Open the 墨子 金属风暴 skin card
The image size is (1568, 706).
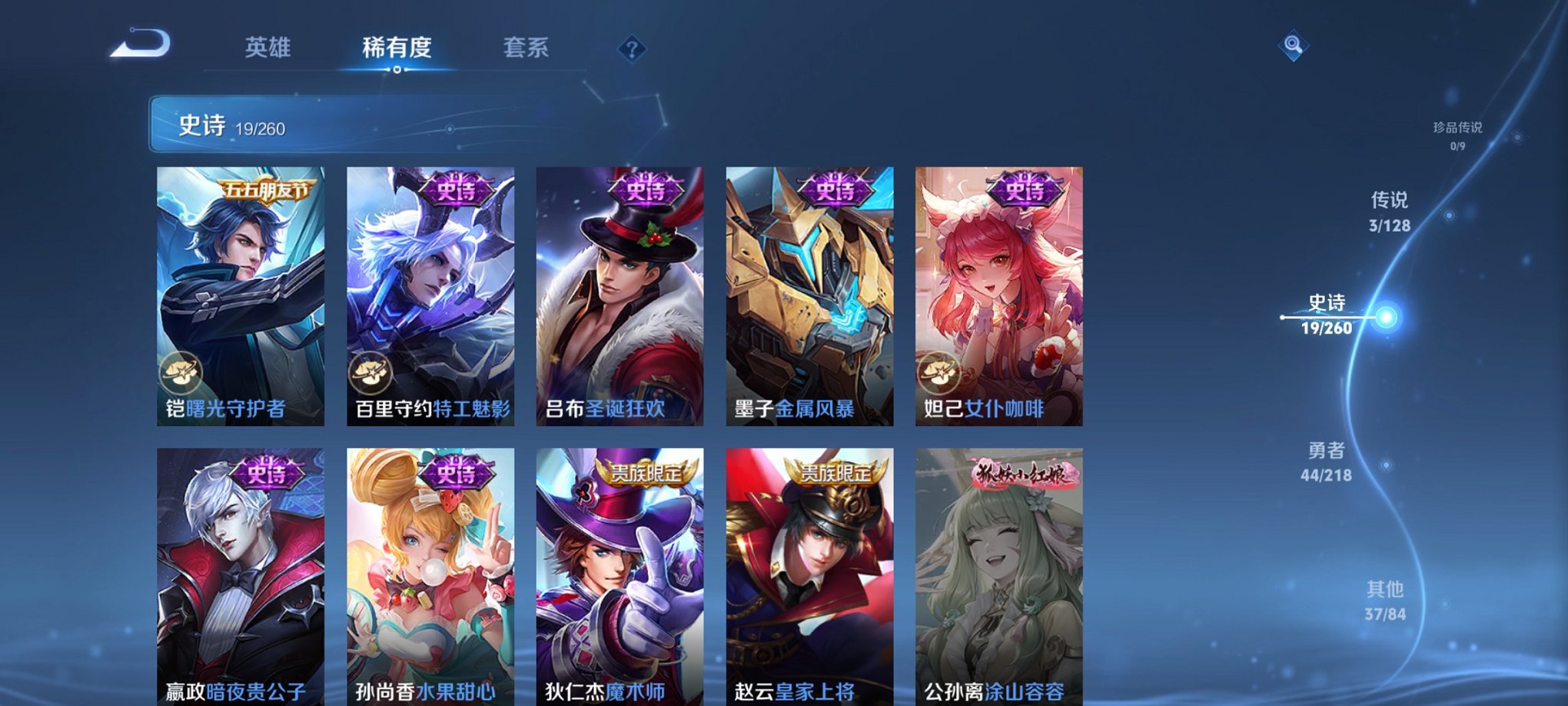tap(809, 292)
